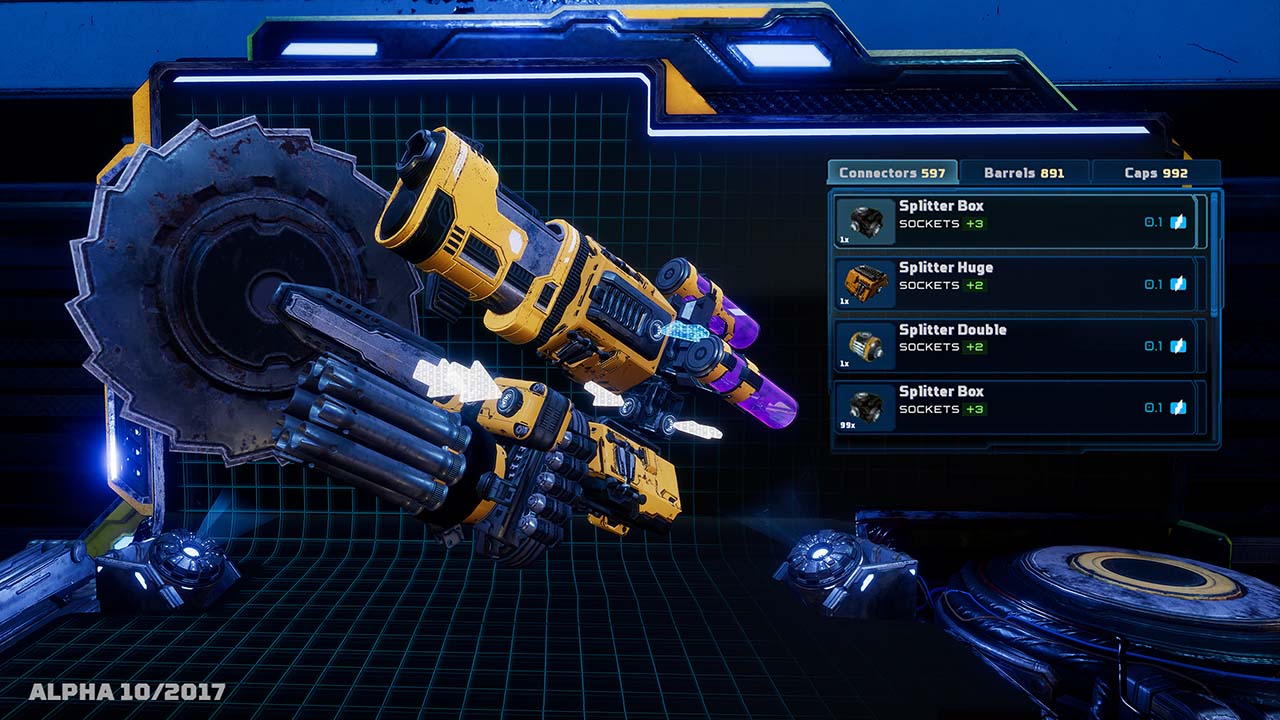Click the white attachment arrow near the minigun barrels

(x=455, y=380)
